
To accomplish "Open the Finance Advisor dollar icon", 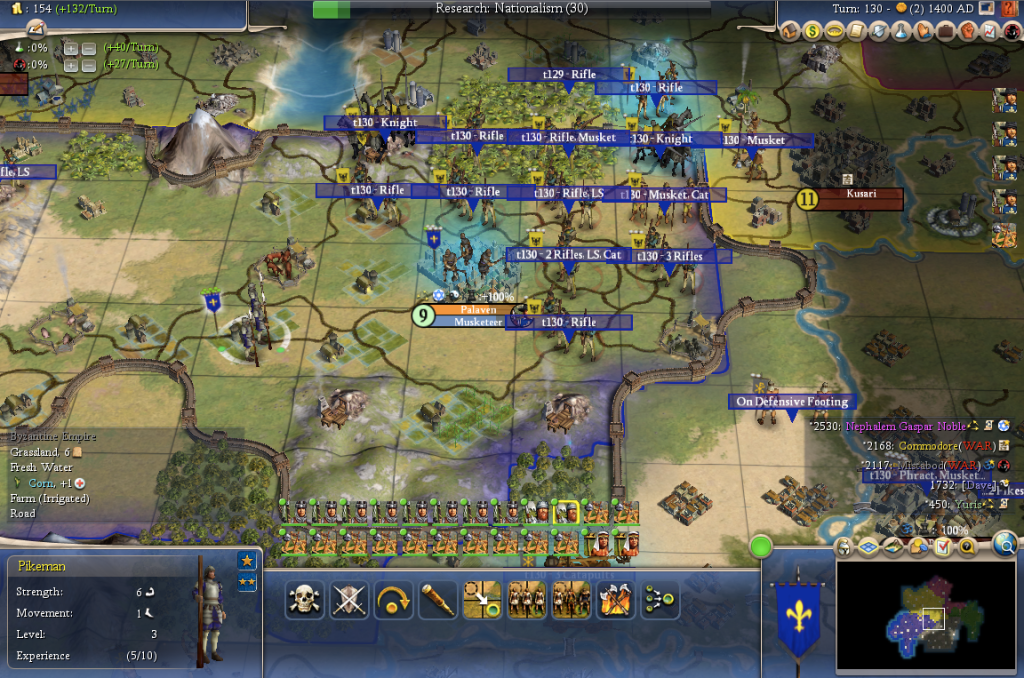I will pyautogui.click(x=812, y=32).
